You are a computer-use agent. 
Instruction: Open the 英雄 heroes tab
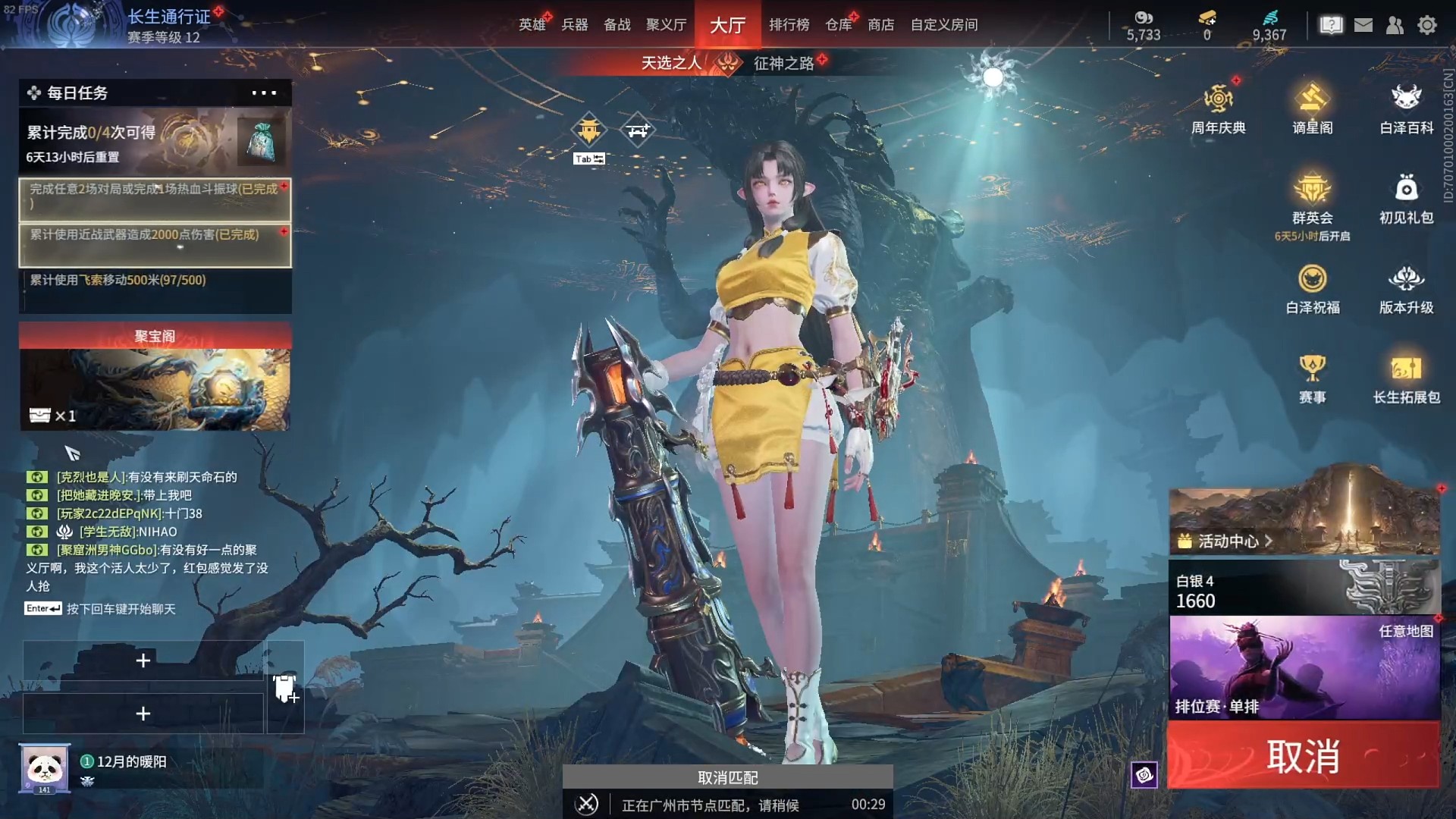532,25
